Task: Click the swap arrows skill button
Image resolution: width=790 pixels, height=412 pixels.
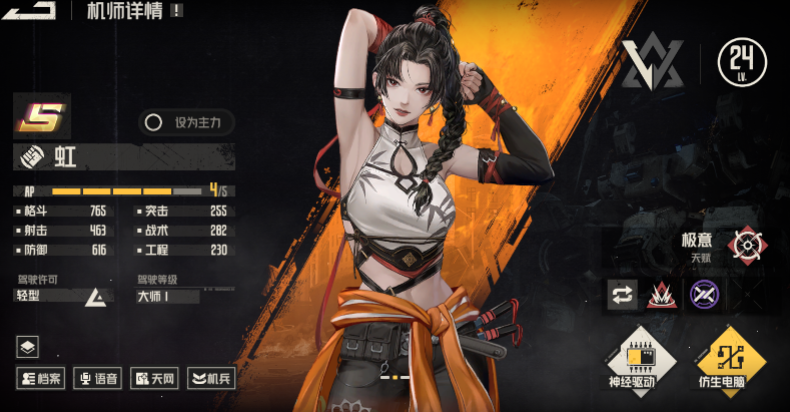Action: point(622,294)
